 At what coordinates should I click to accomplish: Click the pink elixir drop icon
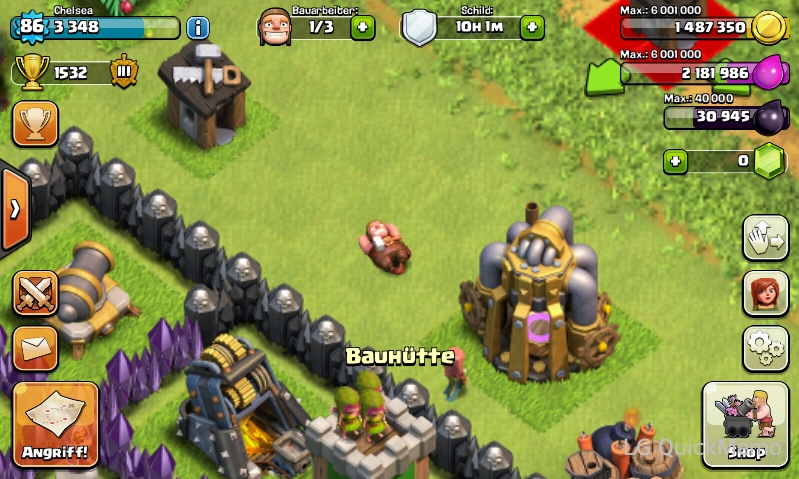pos(767,73)
